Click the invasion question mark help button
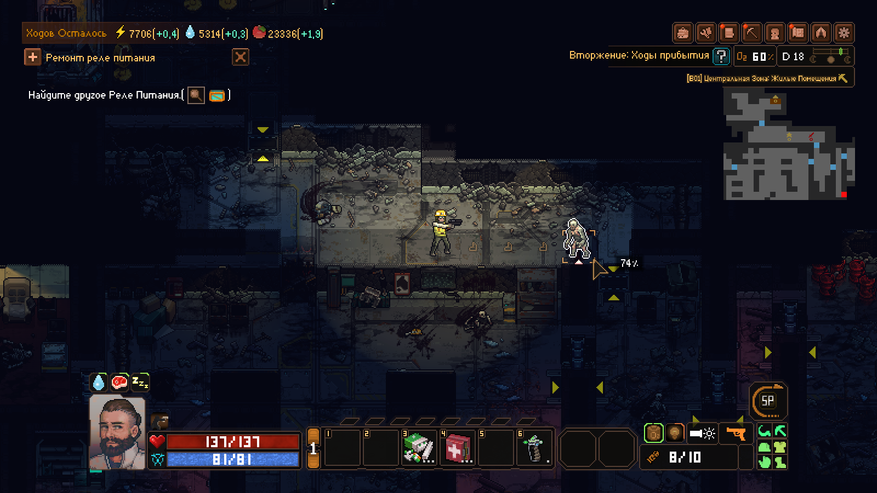Image resolution: width=877 pixels, height=493 pixels. pos(720,57)
